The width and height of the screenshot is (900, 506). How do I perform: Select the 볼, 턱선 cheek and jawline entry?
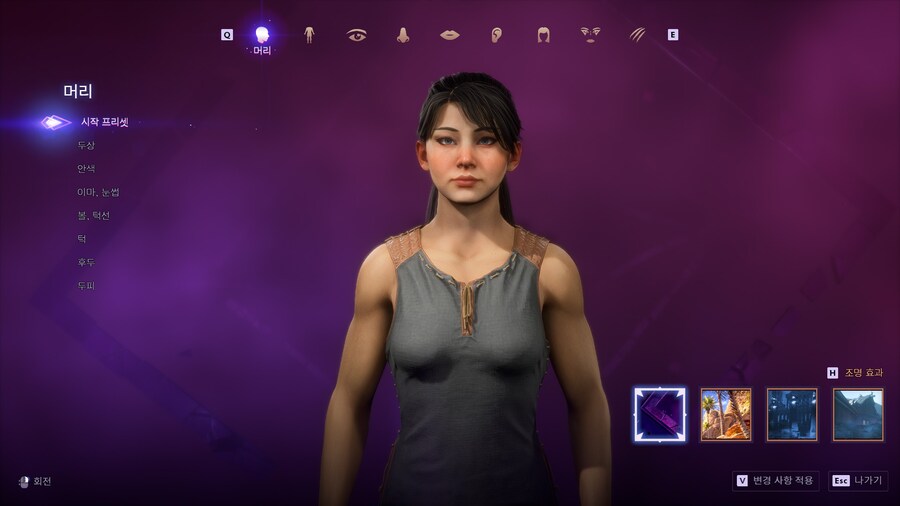[93, 216]
